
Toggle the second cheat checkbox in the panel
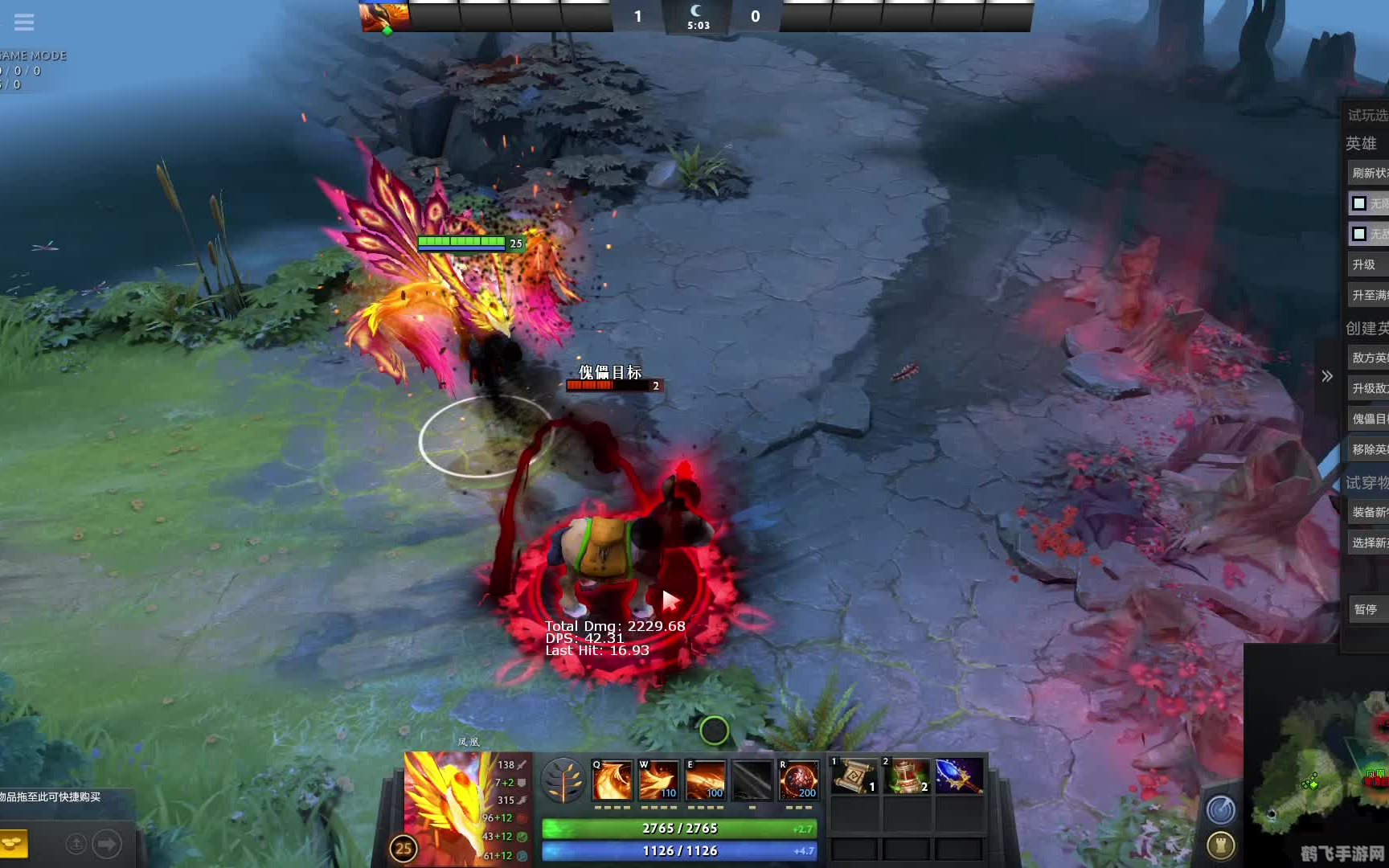[x=1358, y=234]
